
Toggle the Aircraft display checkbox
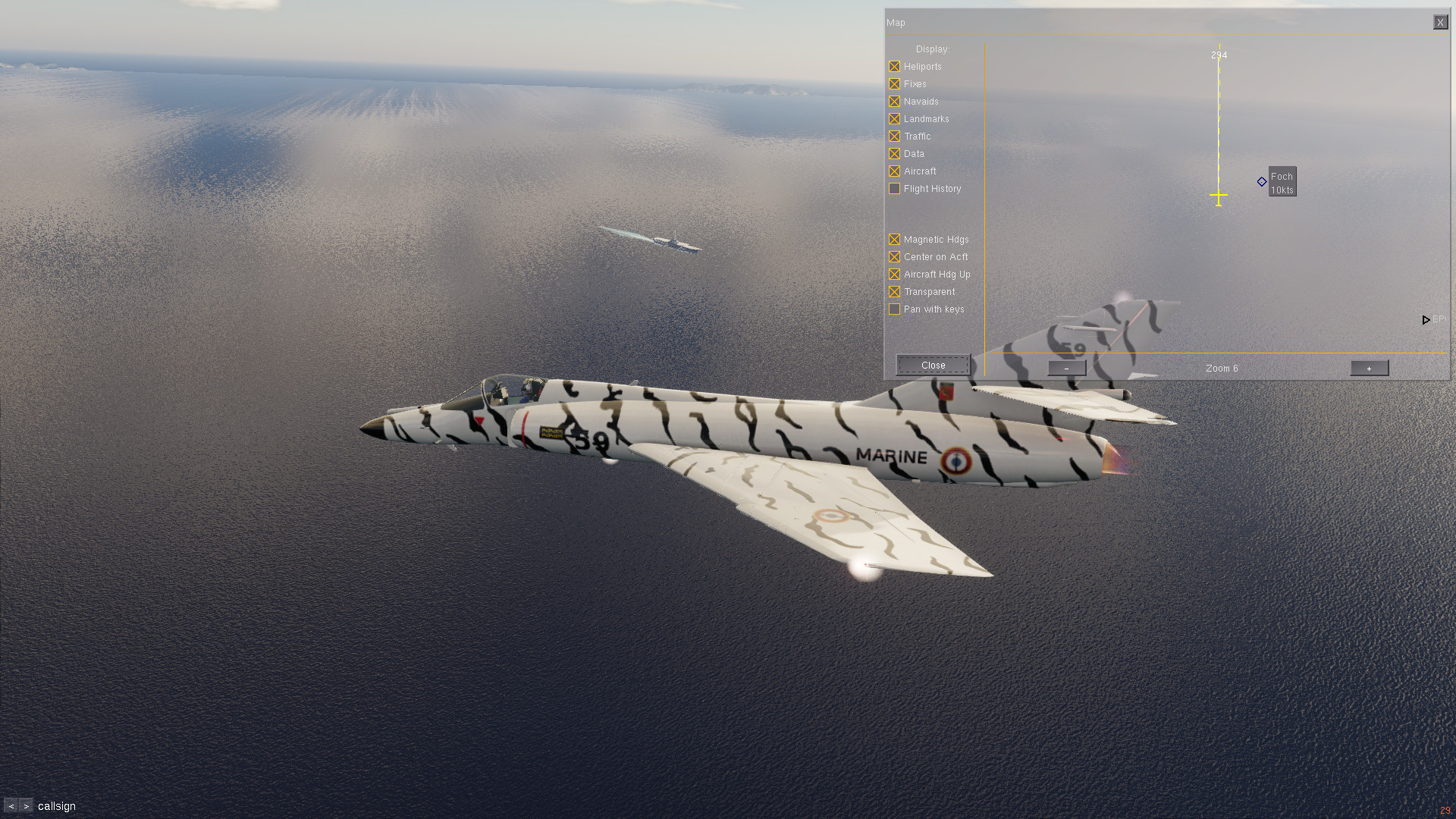[895, 171]
